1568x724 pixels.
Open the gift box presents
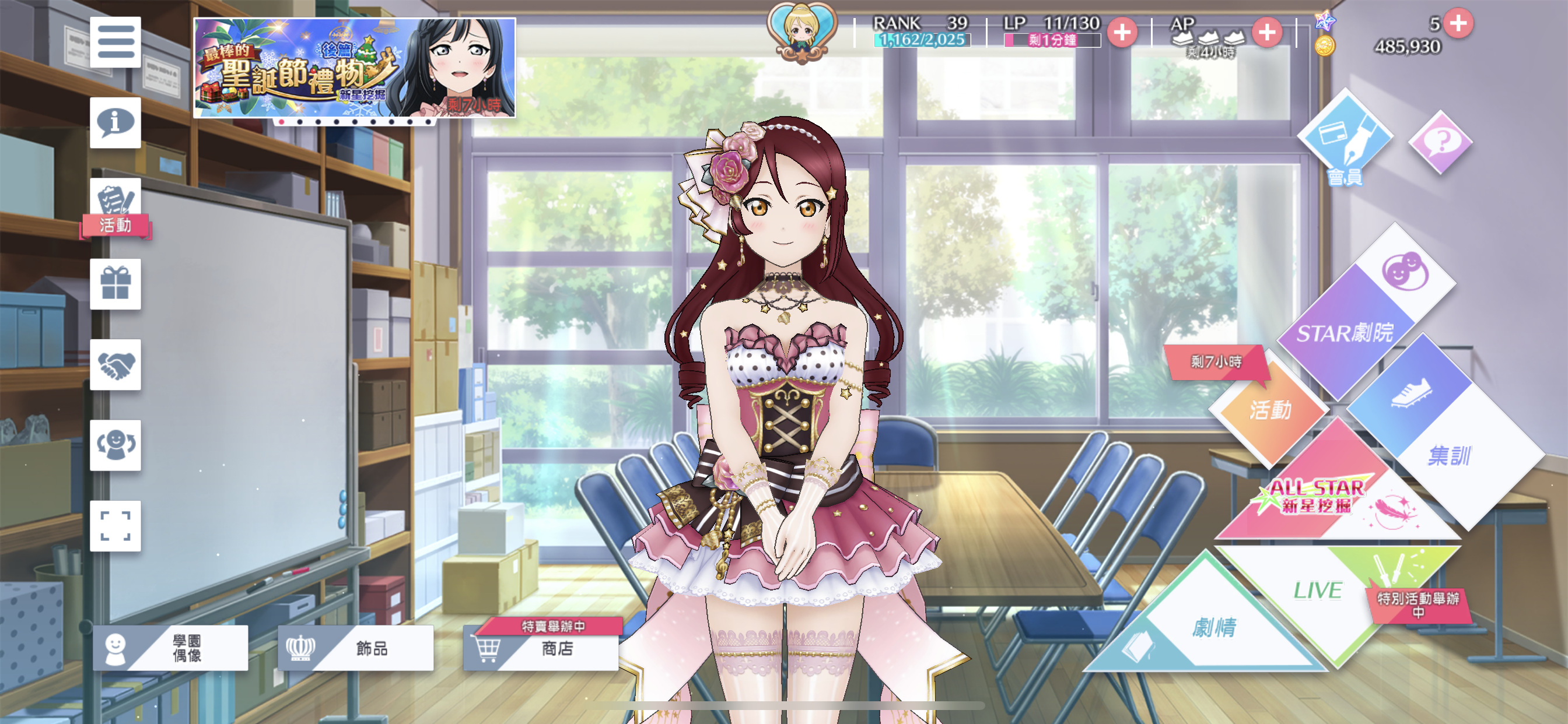[x=115, y=284]
